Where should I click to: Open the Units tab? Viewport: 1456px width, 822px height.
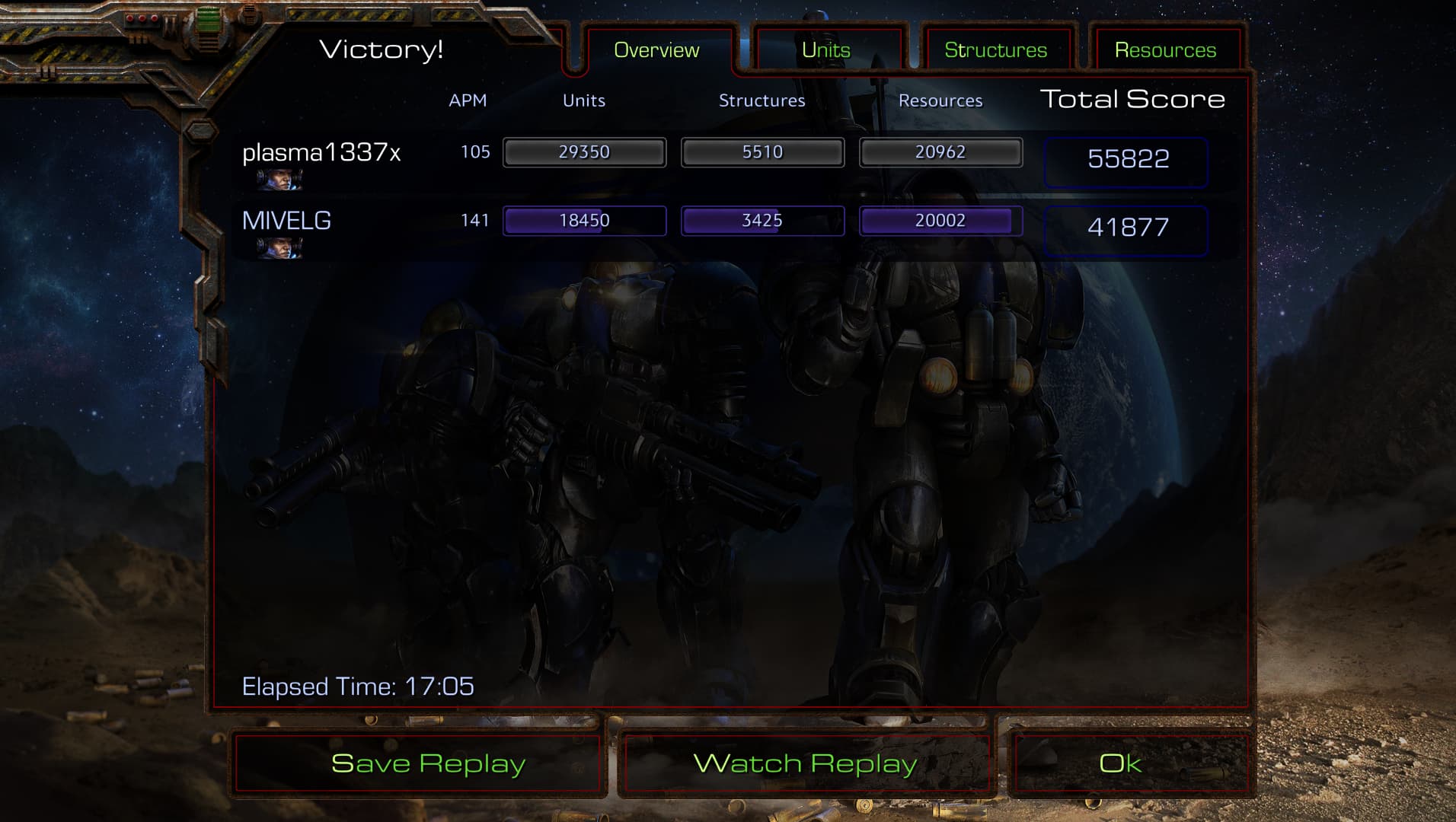[826, 50]
